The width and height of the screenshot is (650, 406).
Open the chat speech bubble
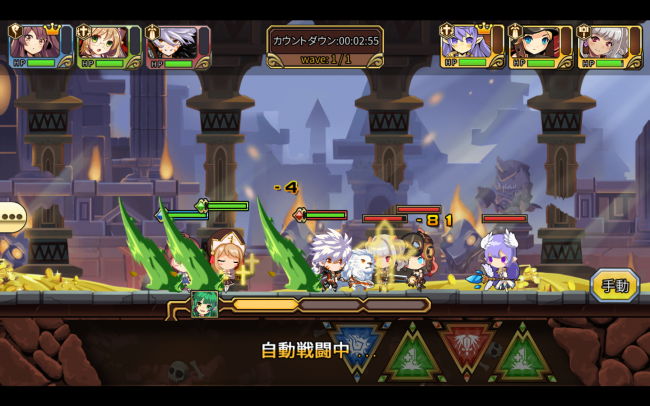pos(11,217)
